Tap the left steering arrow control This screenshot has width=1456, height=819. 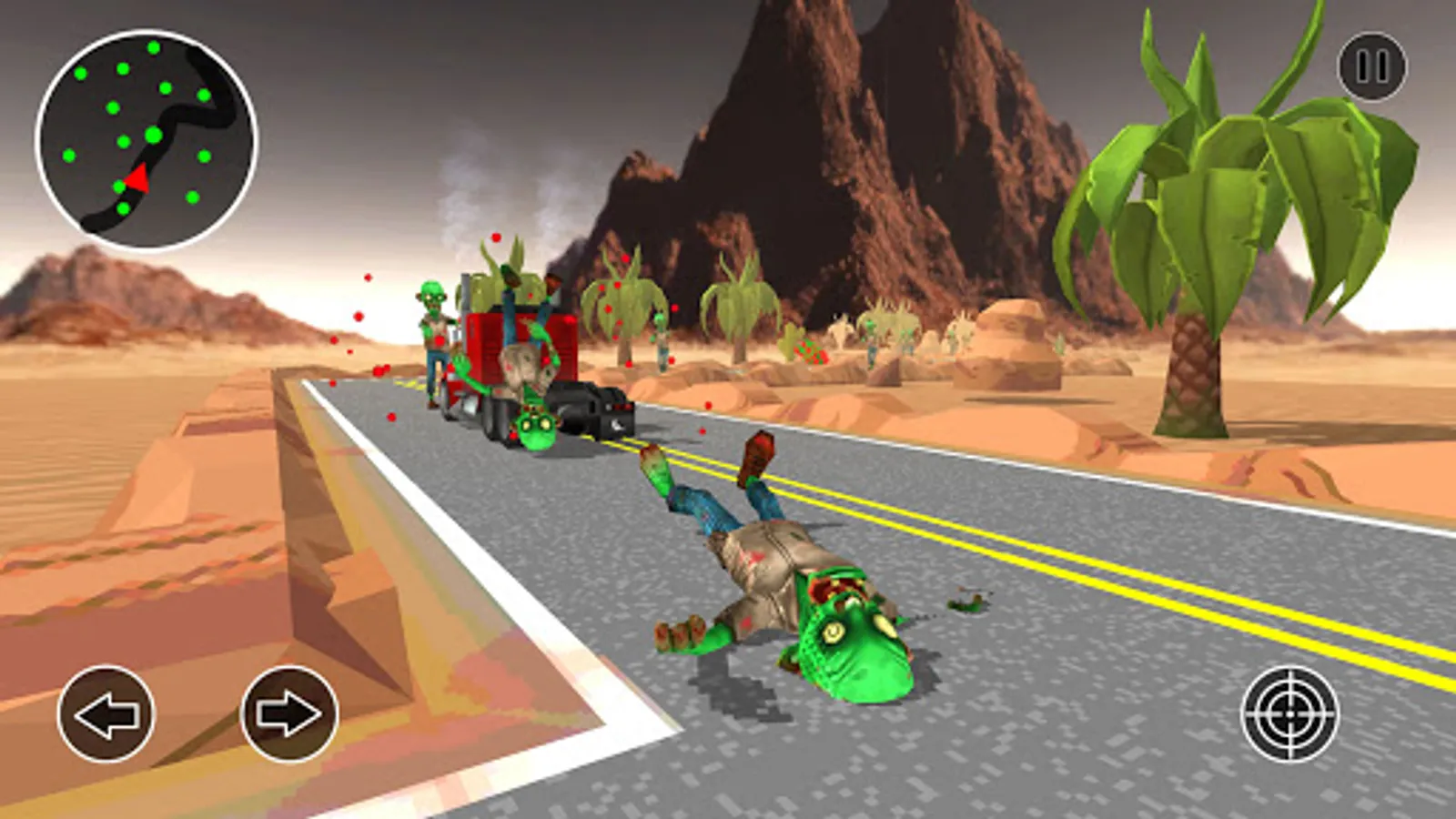(107, 716)
